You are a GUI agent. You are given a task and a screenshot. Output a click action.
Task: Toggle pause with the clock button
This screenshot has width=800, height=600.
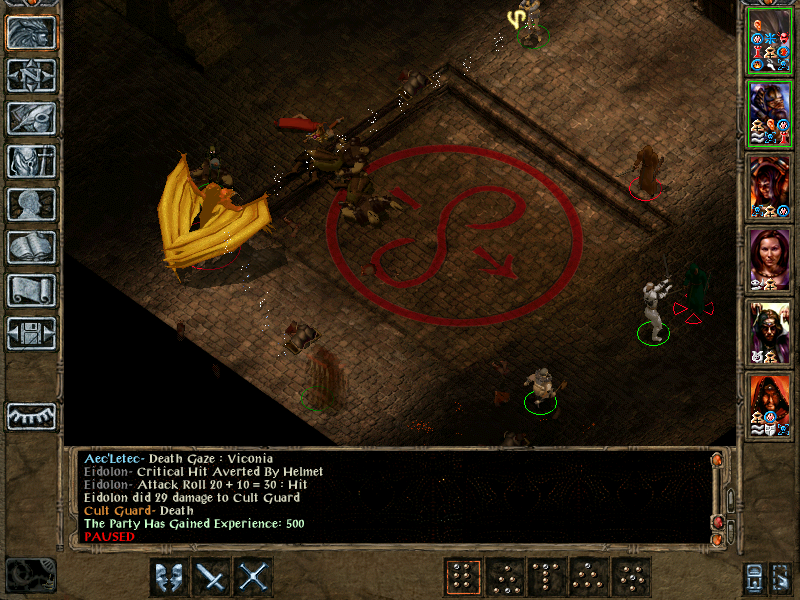29,575
